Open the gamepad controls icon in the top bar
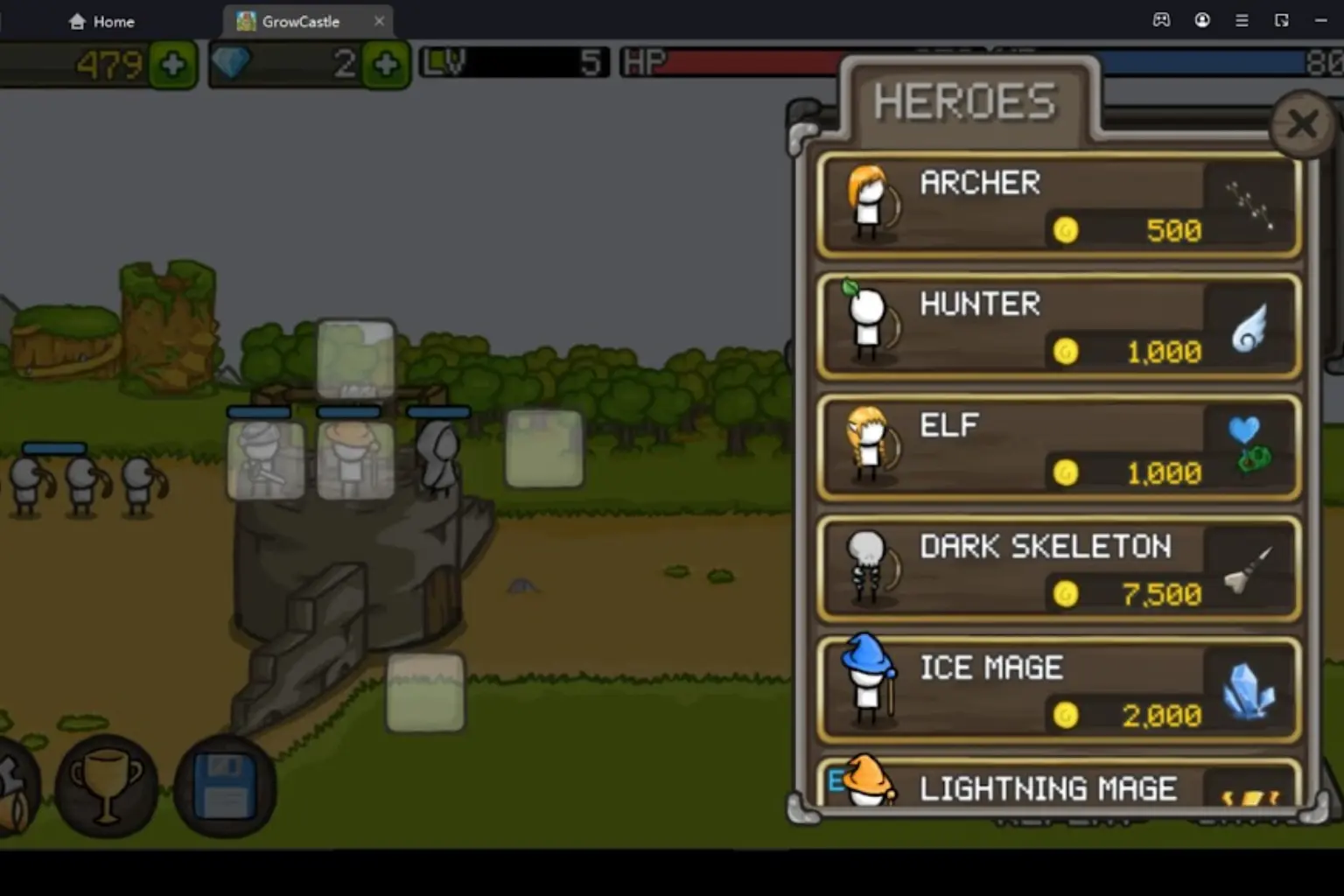The width and height of the screenshot is (1344, 896). pos(1161,20)
